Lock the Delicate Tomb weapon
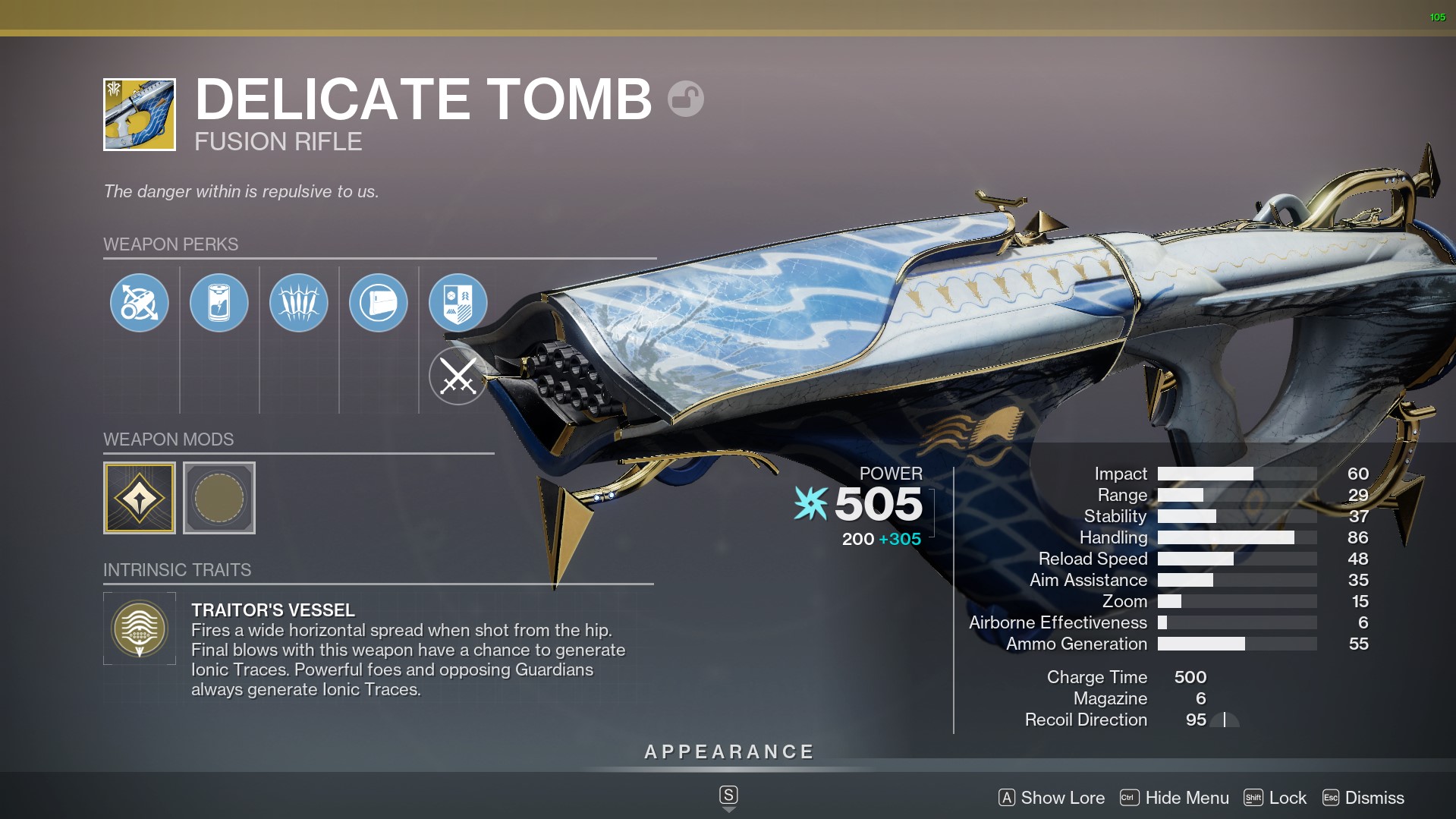Image resolution: width=1456 pixels, height=819 pixels. tap(1275, 798)
